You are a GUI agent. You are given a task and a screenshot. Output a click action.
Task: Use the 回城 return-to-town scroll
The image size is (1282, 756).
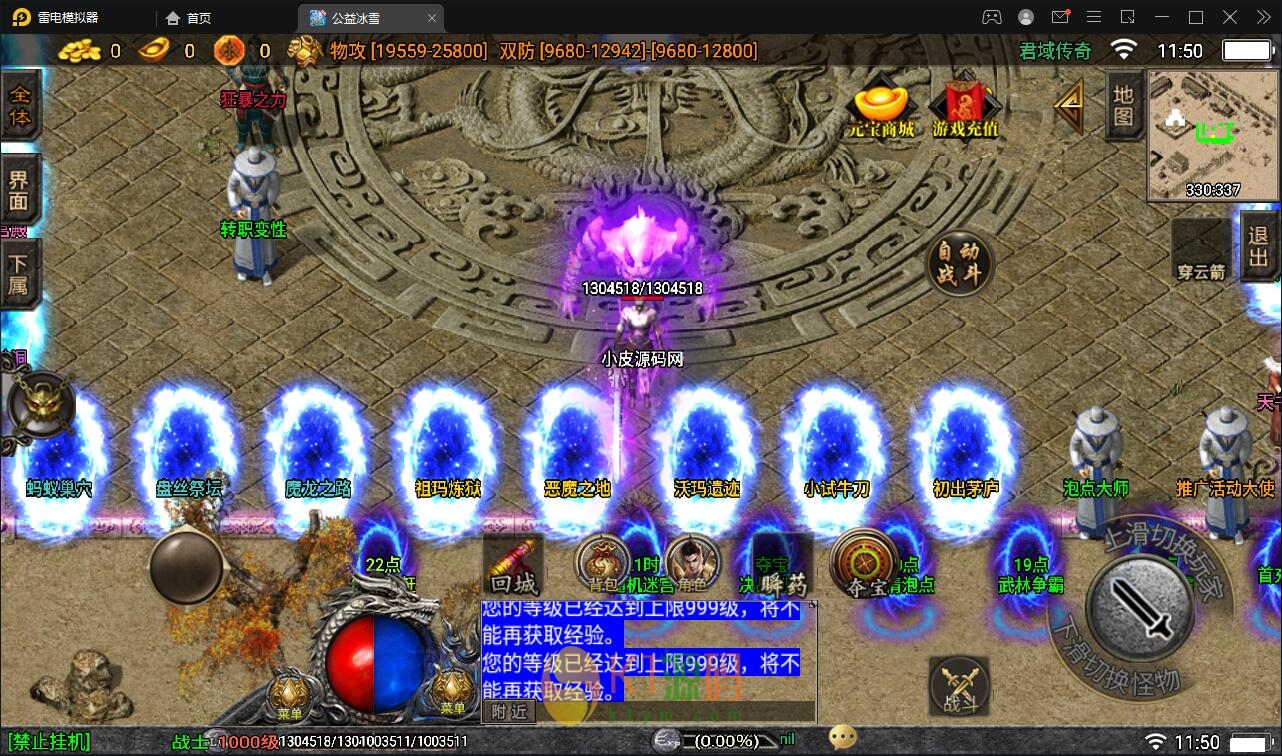(514, 567)
